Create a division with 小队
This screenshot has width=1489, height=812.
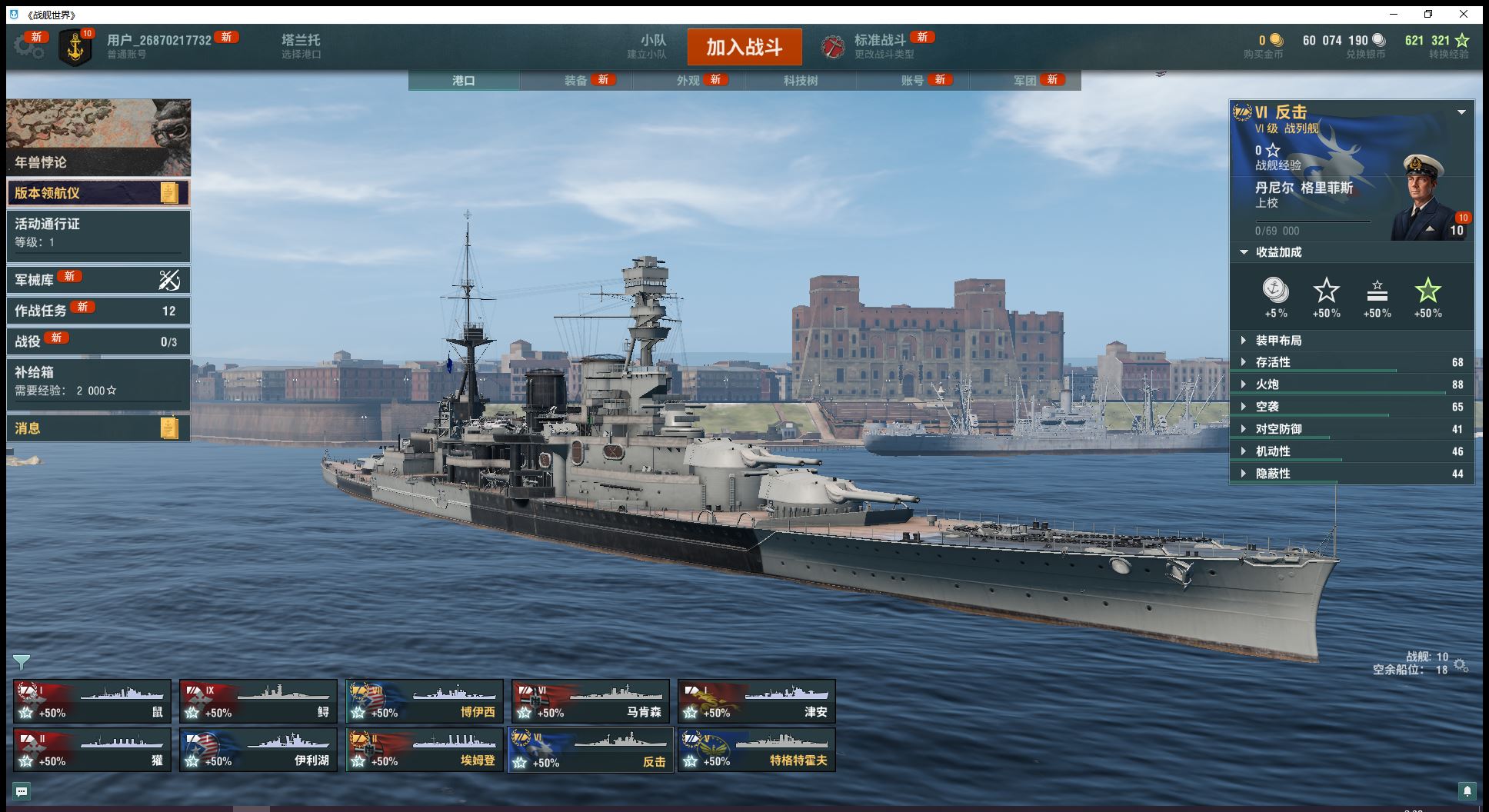[652, 46]
